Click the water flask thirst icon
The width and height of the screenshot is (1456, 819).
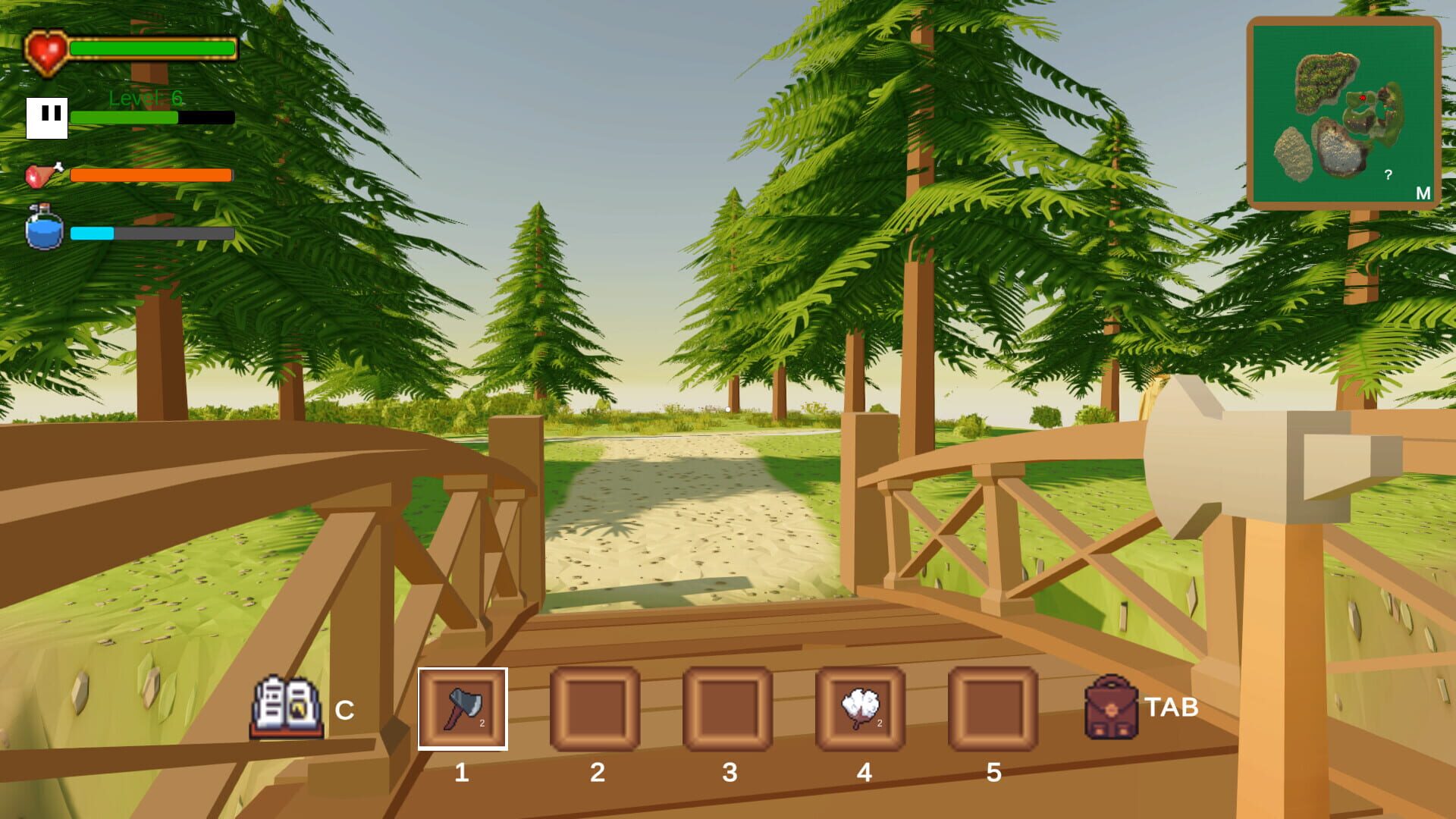point(42,229)
